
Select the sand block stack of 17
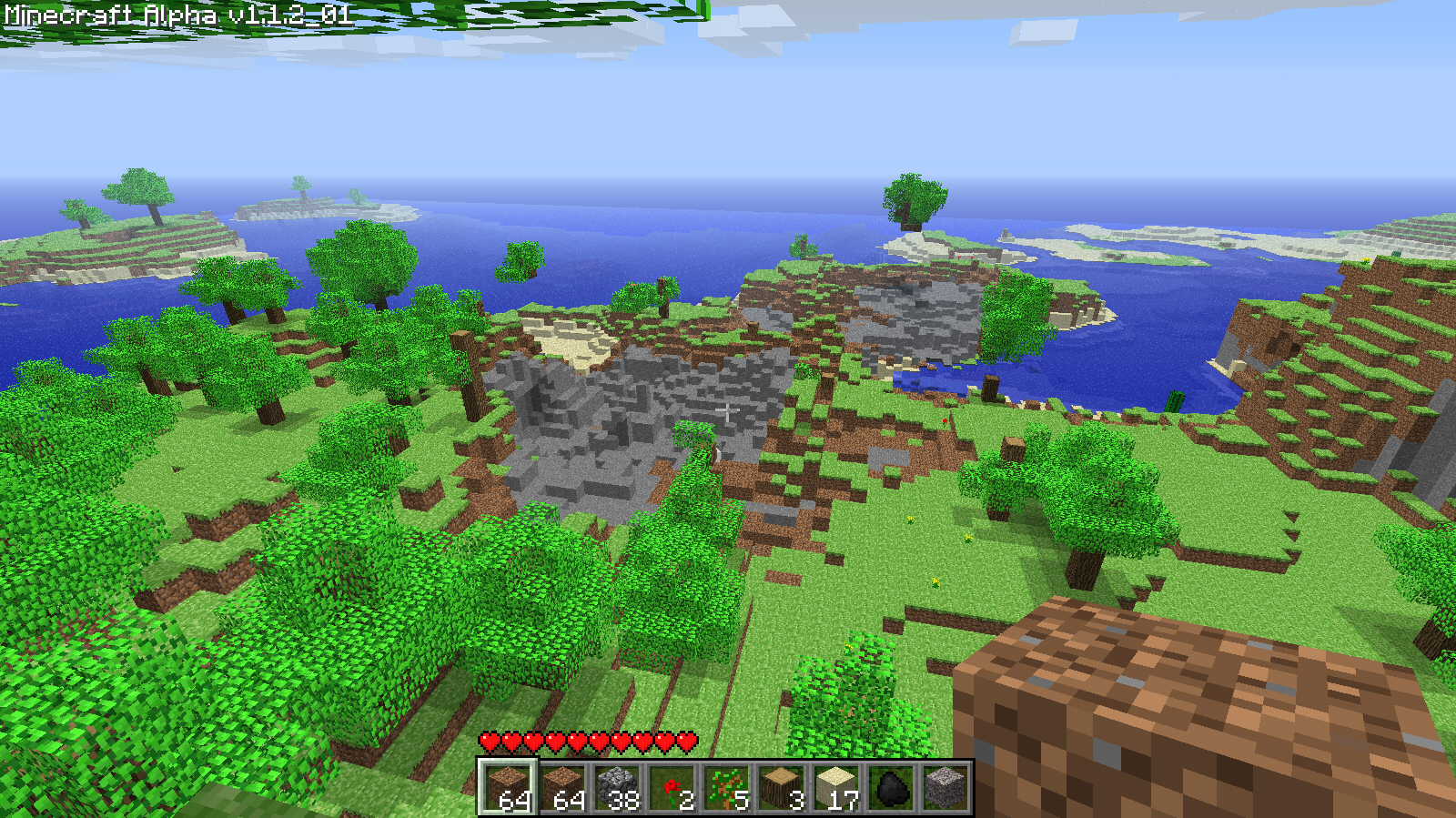tap(835, 787)
